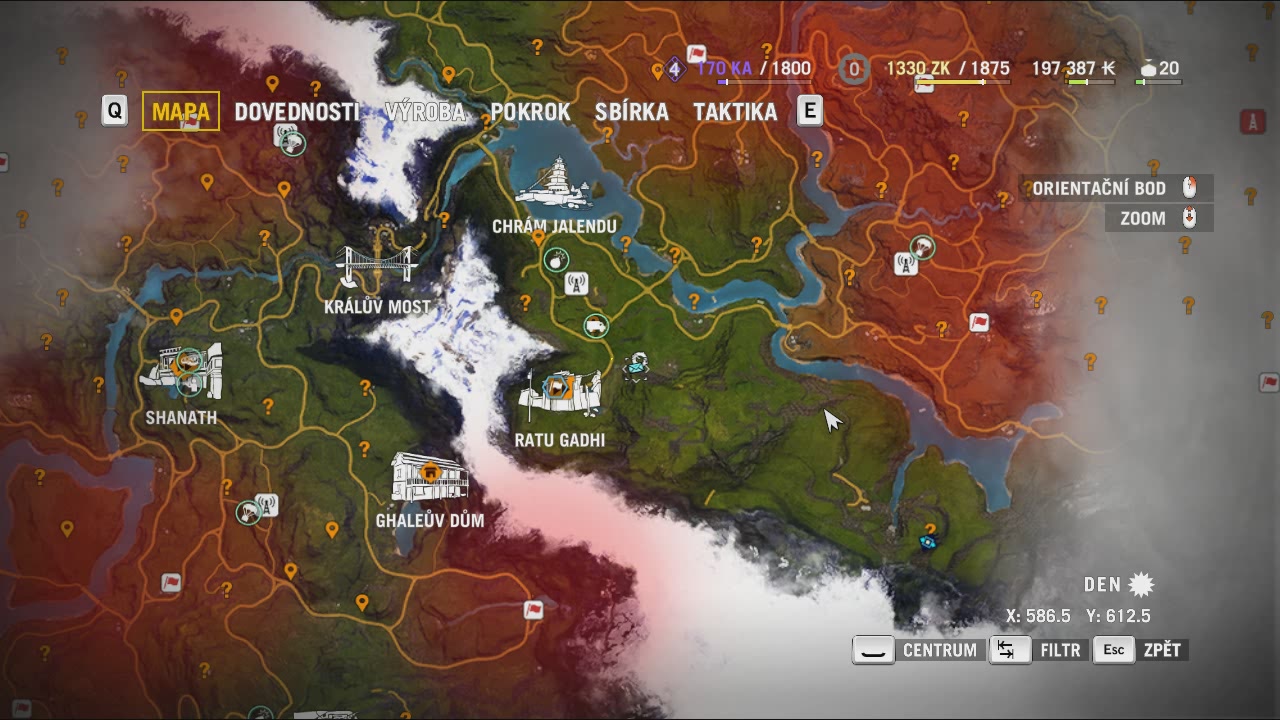Open the Výroba tab
This screenshot has width=1280, height=720.
click(x=425, y=112)
